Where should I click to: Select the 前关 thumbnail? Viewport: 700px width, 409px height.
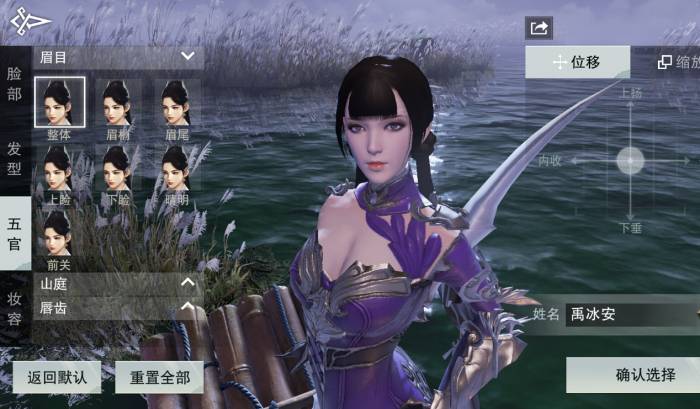tap(58, 237)
